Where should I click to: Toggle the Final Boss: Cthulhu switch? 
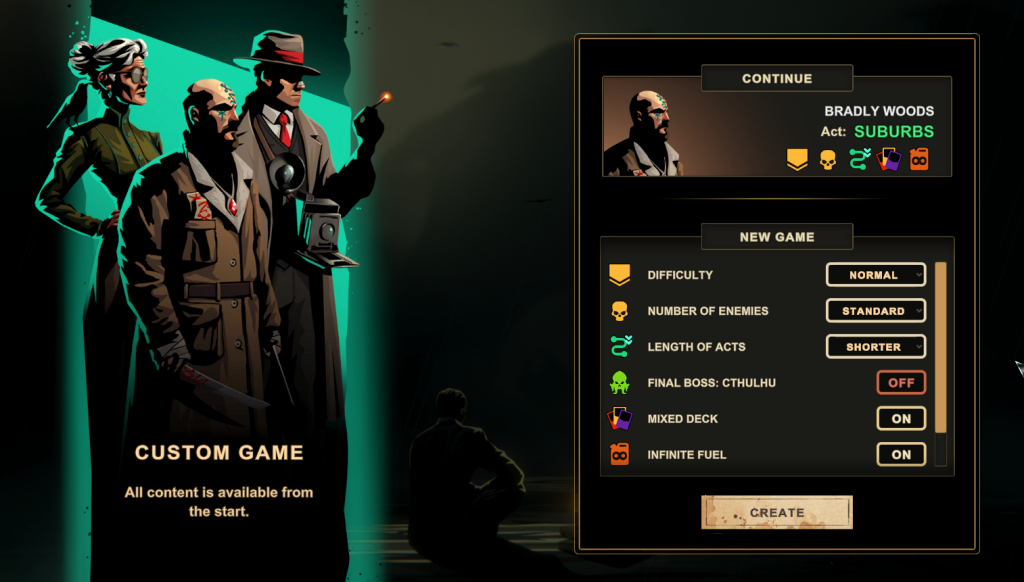901,383
